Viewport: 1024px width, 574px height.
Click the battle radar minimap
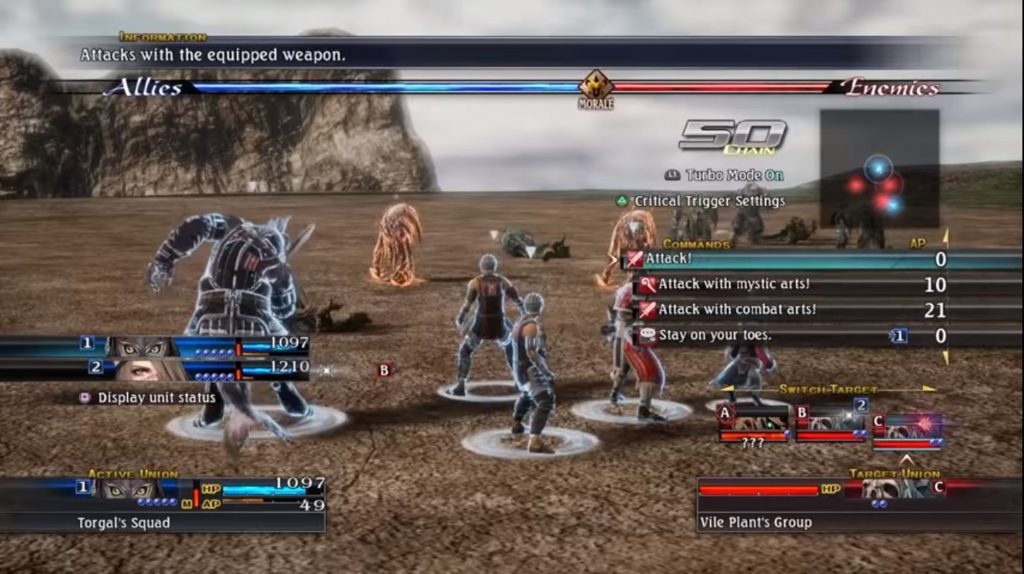coord(879,168)
